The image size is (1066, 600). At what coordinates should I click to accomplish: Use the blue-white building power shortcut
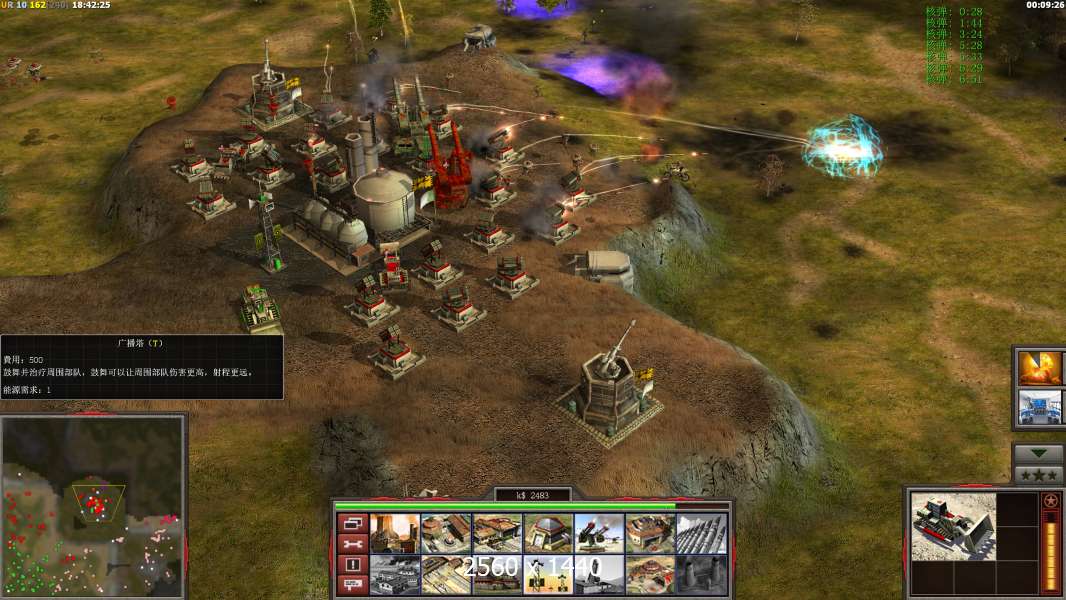click(1040, 408)
